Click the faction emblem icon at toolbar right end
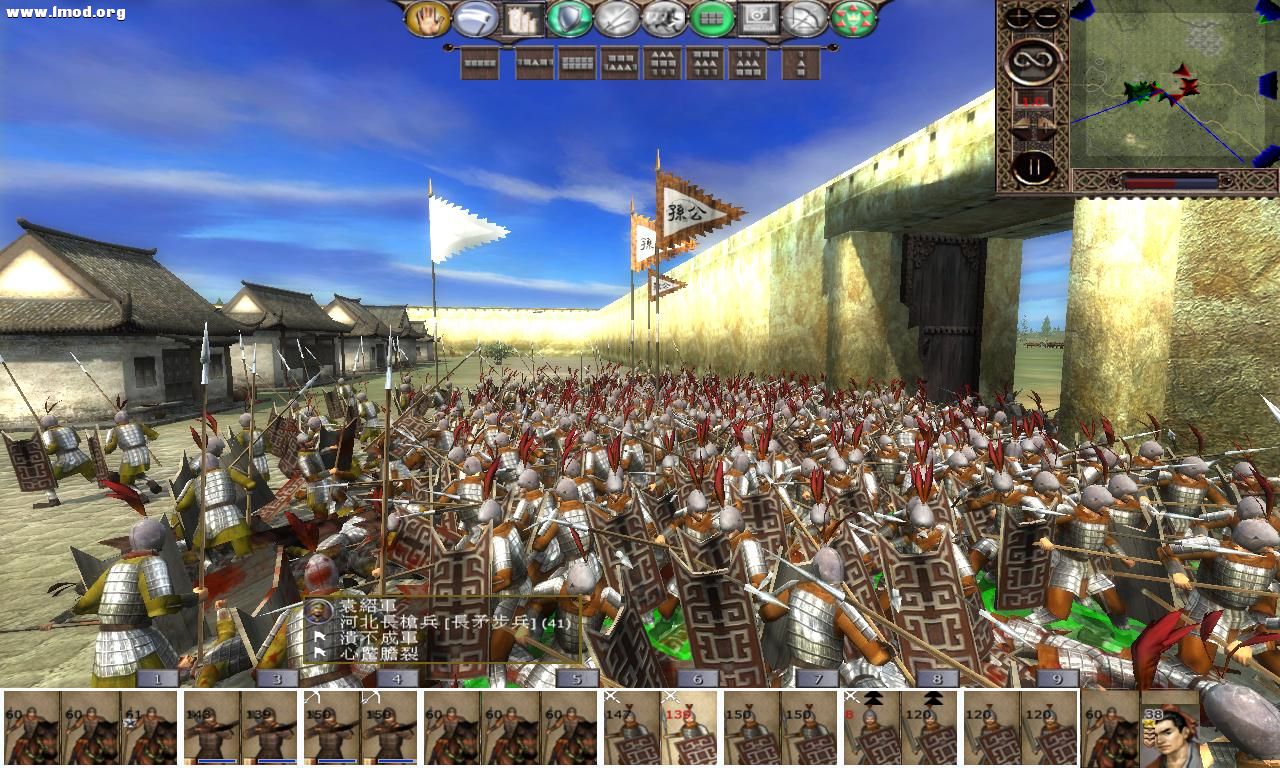Screen dimensions: 1280x768 click(x=851, y=17)
